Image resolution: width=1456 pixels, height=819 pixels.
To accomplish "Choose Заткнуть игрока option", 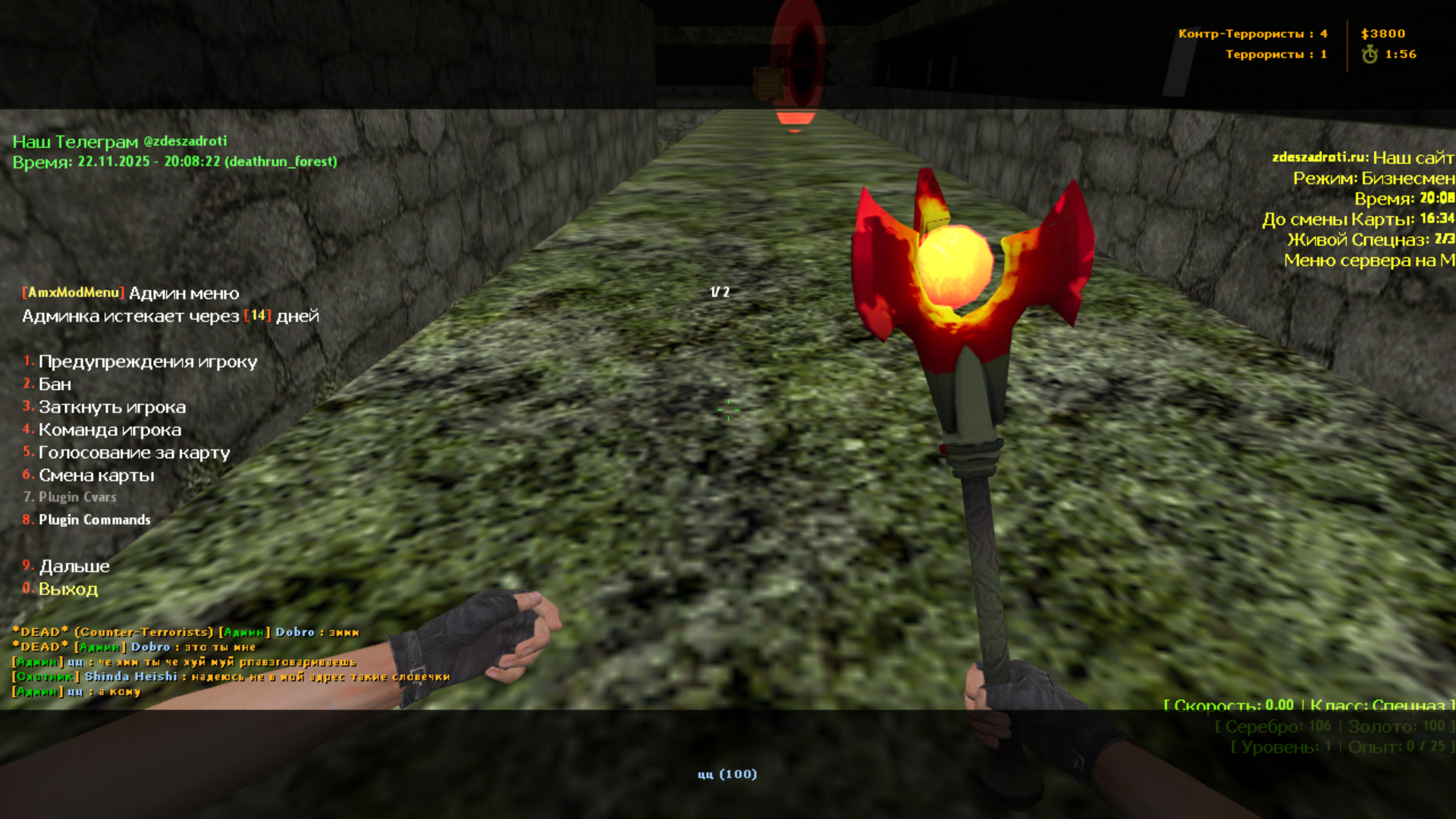I will pos(111,407).
